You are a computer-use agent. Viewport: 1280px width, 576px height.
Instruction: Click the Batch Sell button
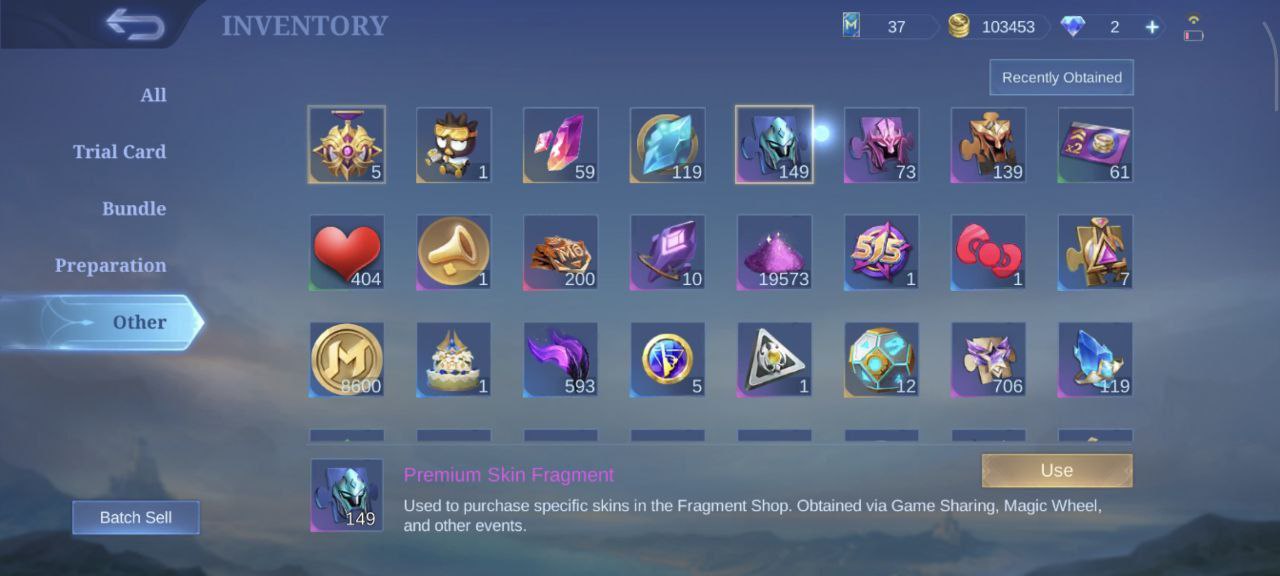[x=136, y=517]
